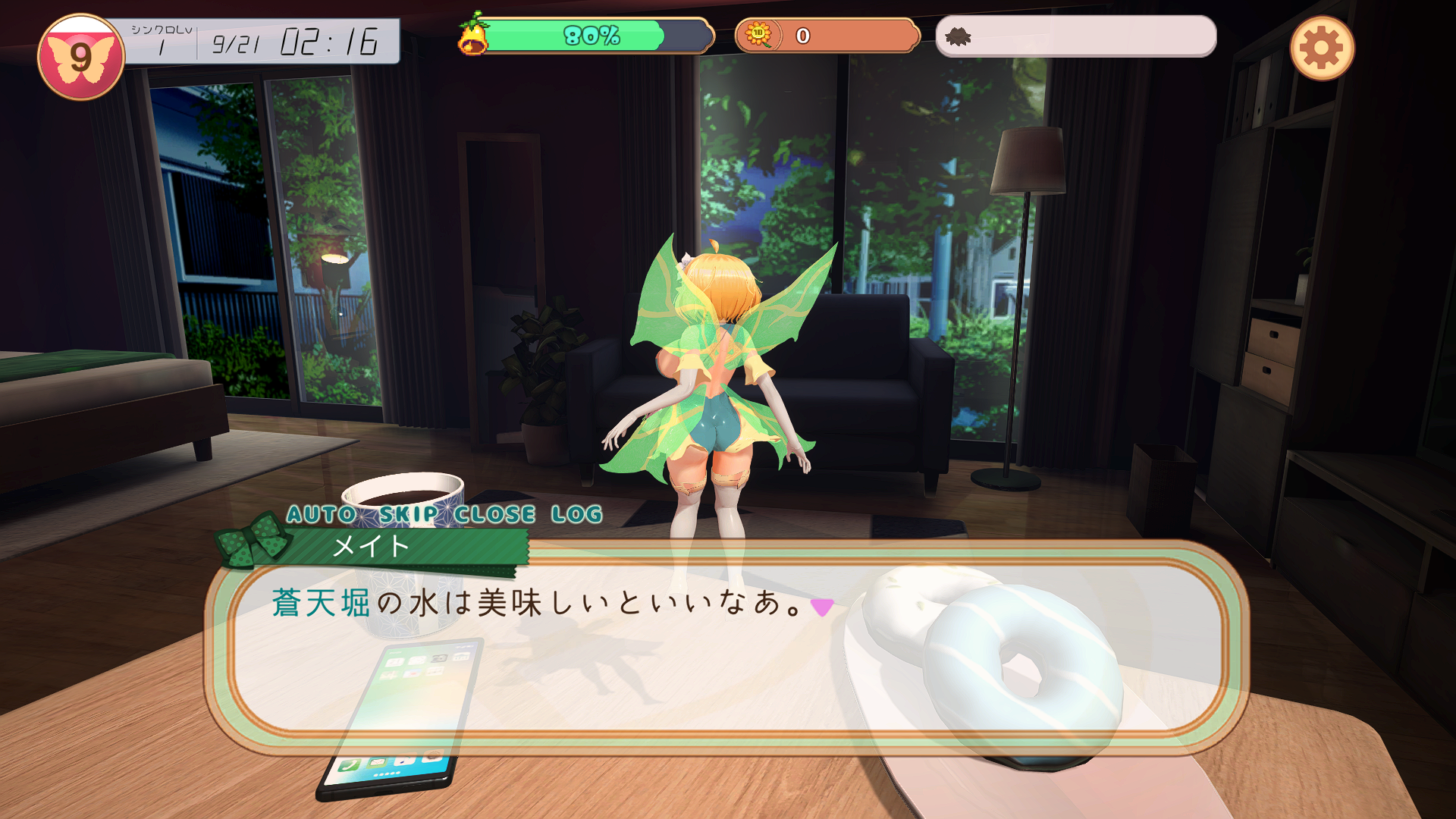Activate SKIP to fast-forward dialogue
The width and height of the screenshot is (1456, 819).
coord(409,514)
